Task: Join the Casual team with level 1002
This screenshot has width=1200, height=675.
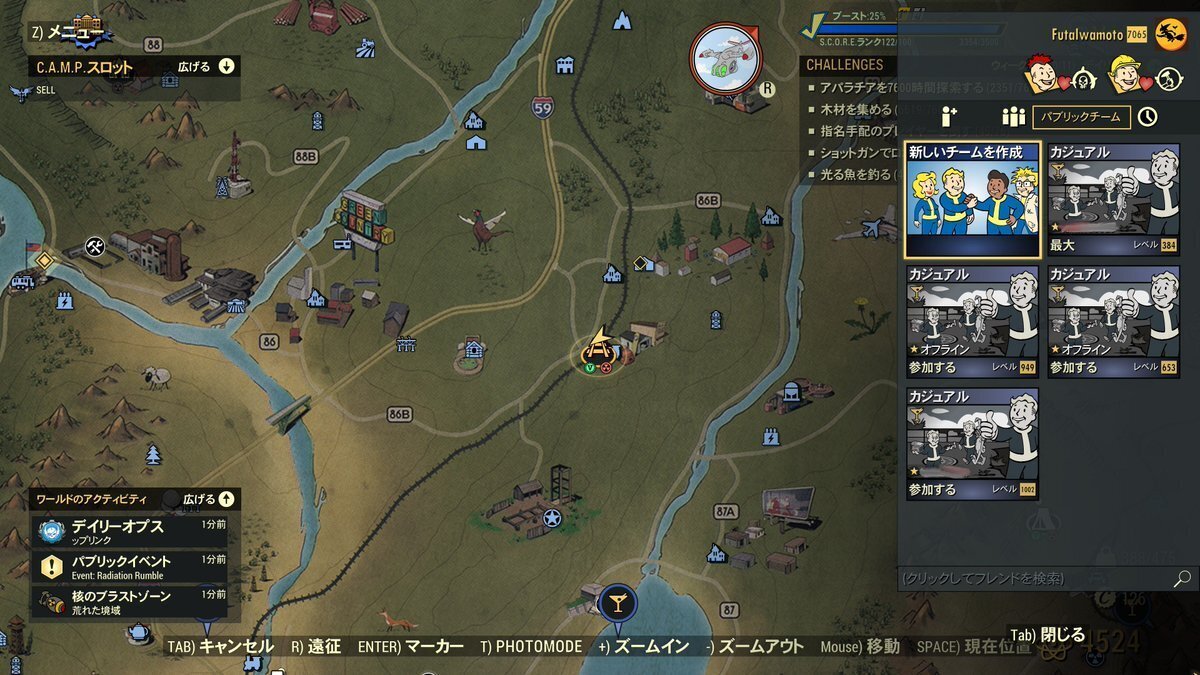Action: point(972,444)
